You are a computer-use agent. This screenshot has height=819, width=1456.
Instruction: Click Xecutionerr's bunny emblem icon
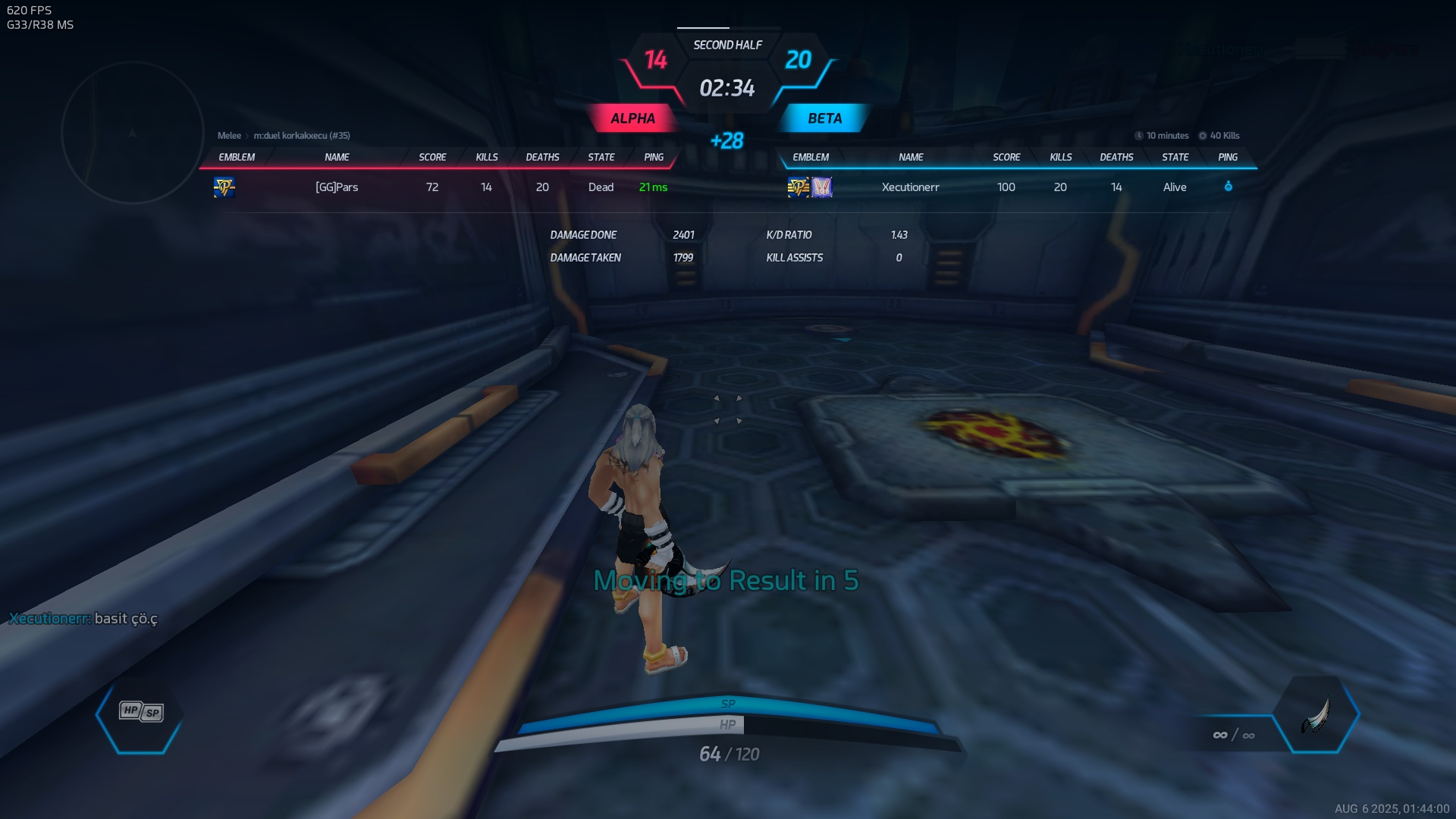[822, 187]
